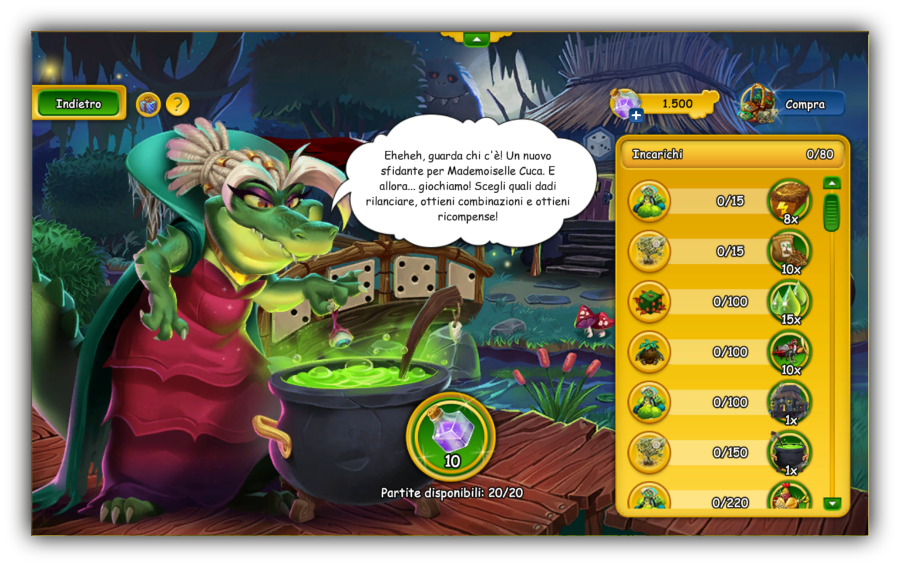This screenshot has width=900, height=567.
Task: Select the 1x green cauldron reward
Action: pos(789,452)
